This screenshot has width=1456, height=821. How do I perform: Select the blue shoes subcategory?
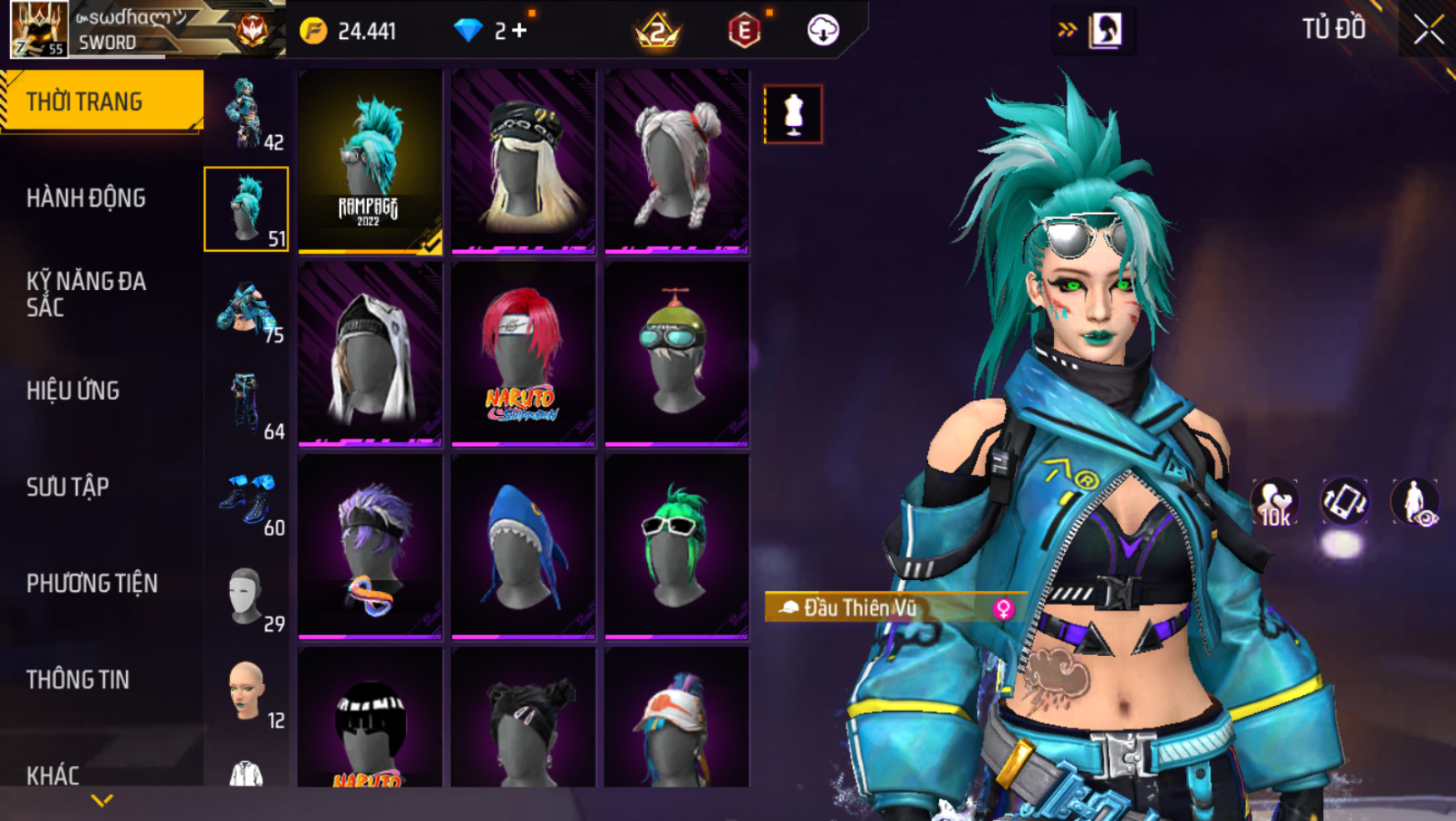247,500
